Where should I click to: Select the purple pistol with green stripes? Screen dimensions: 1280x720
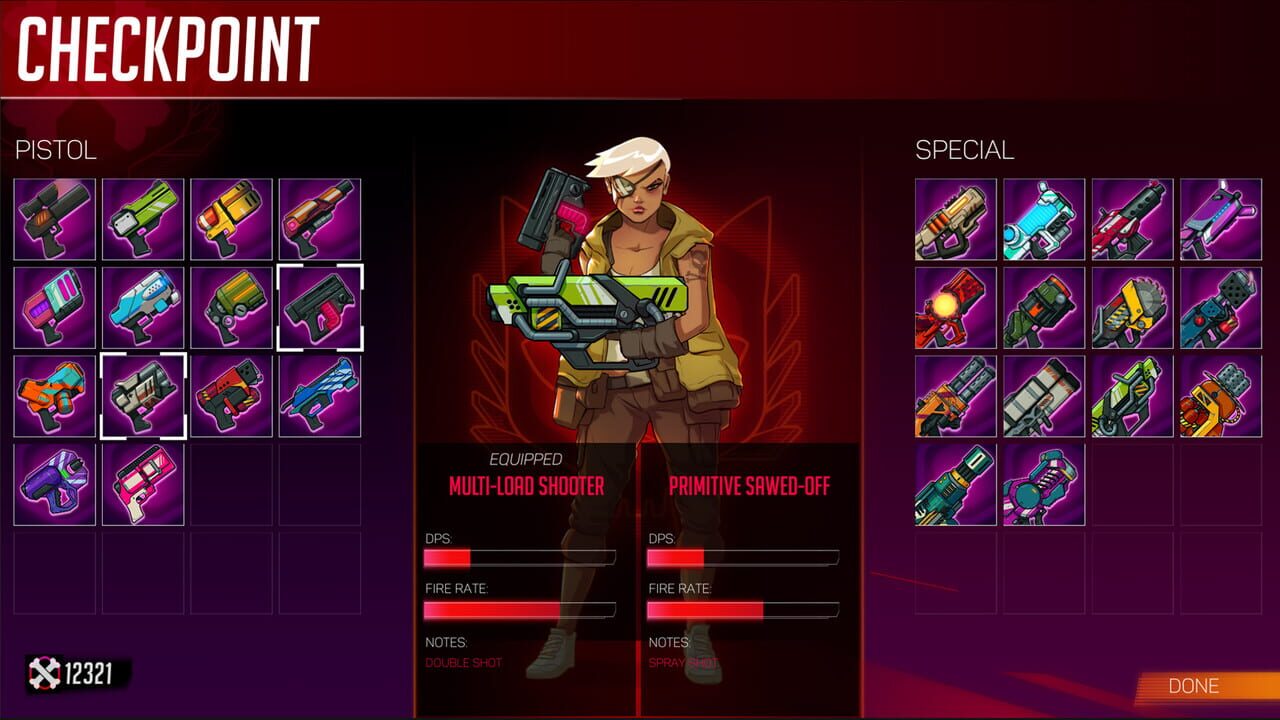coord(55,484)
